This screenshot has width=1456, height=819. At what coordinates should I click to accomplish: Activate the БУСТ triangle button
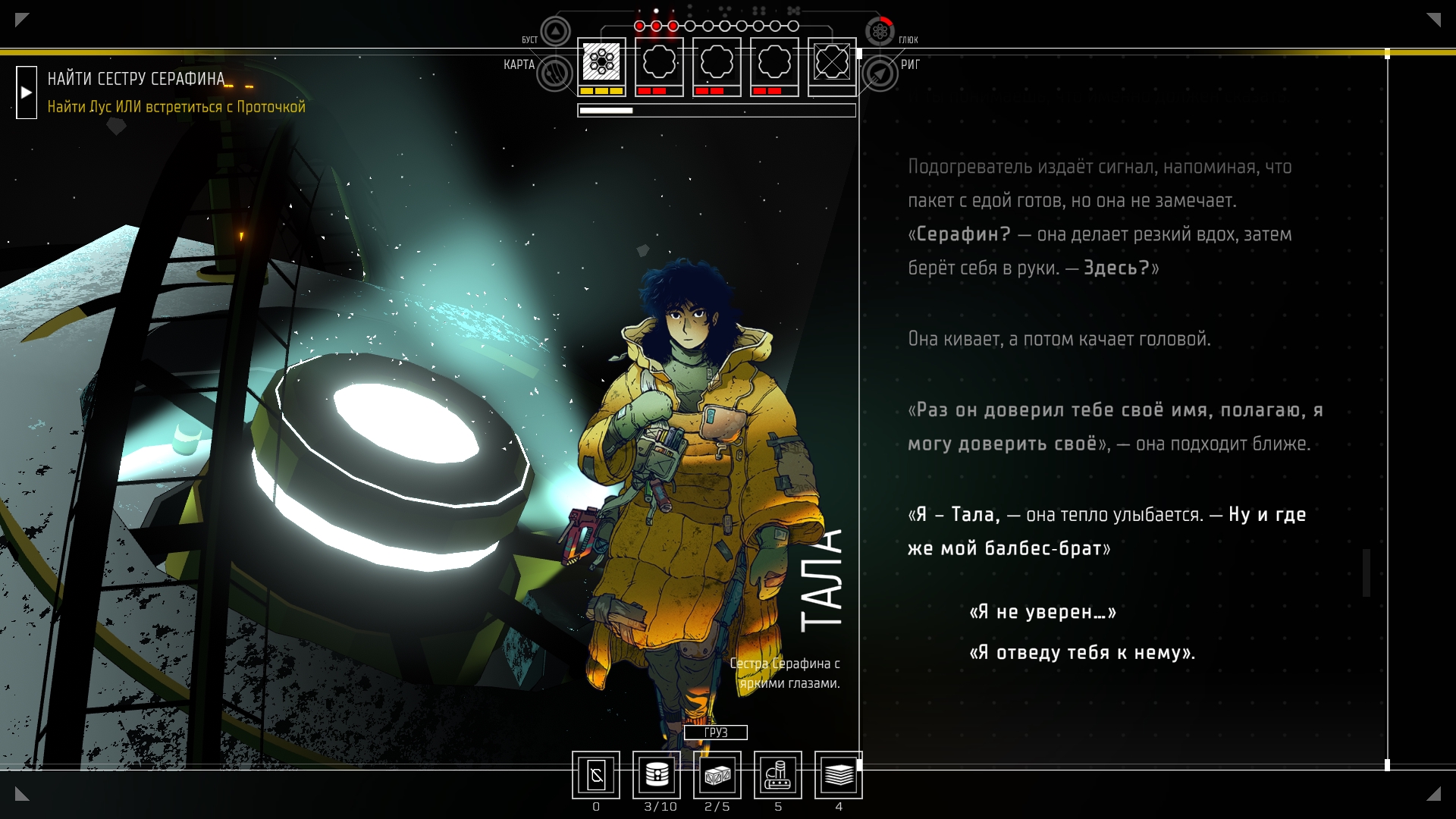point(555,32)
